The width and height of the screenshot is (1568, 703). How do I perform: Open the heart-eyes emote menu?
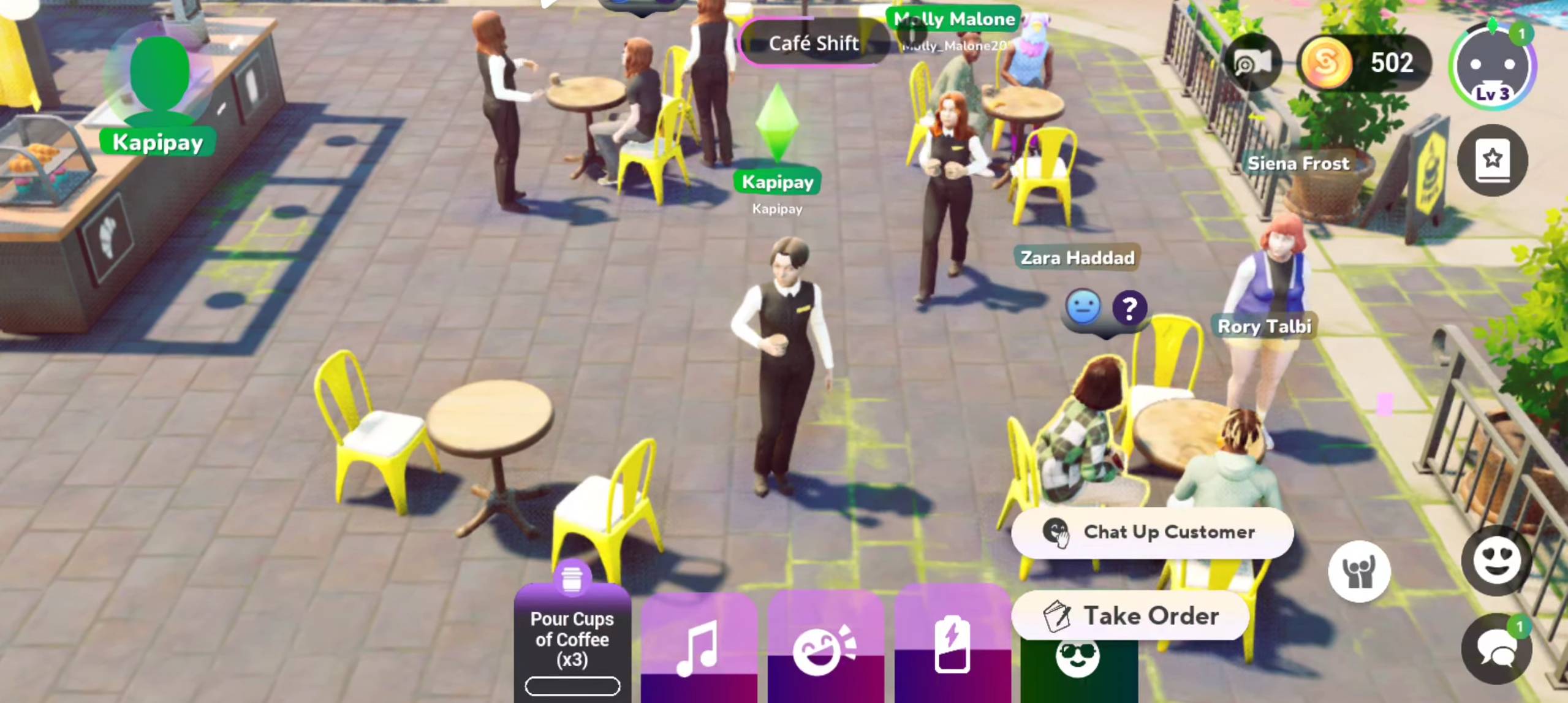point(1496,560)
